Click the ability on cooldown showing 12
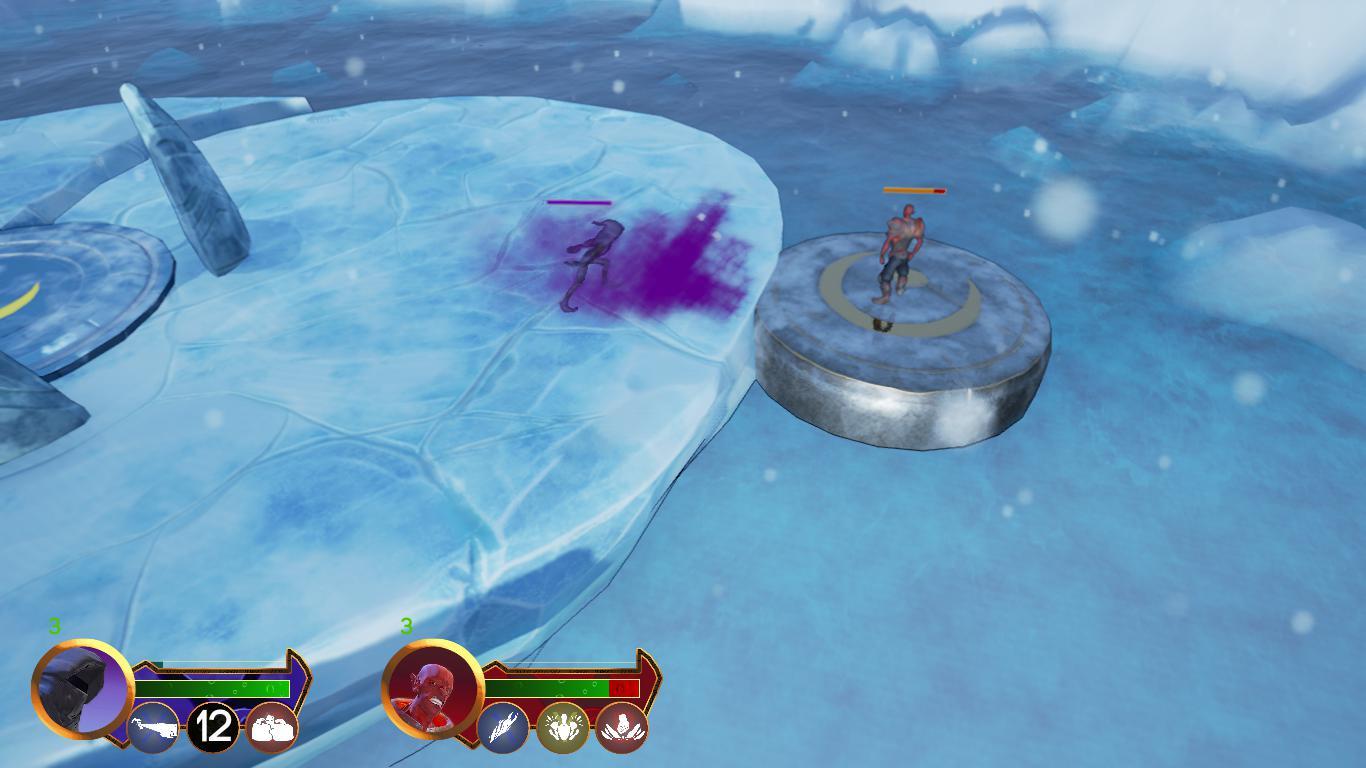 [213, 727]
